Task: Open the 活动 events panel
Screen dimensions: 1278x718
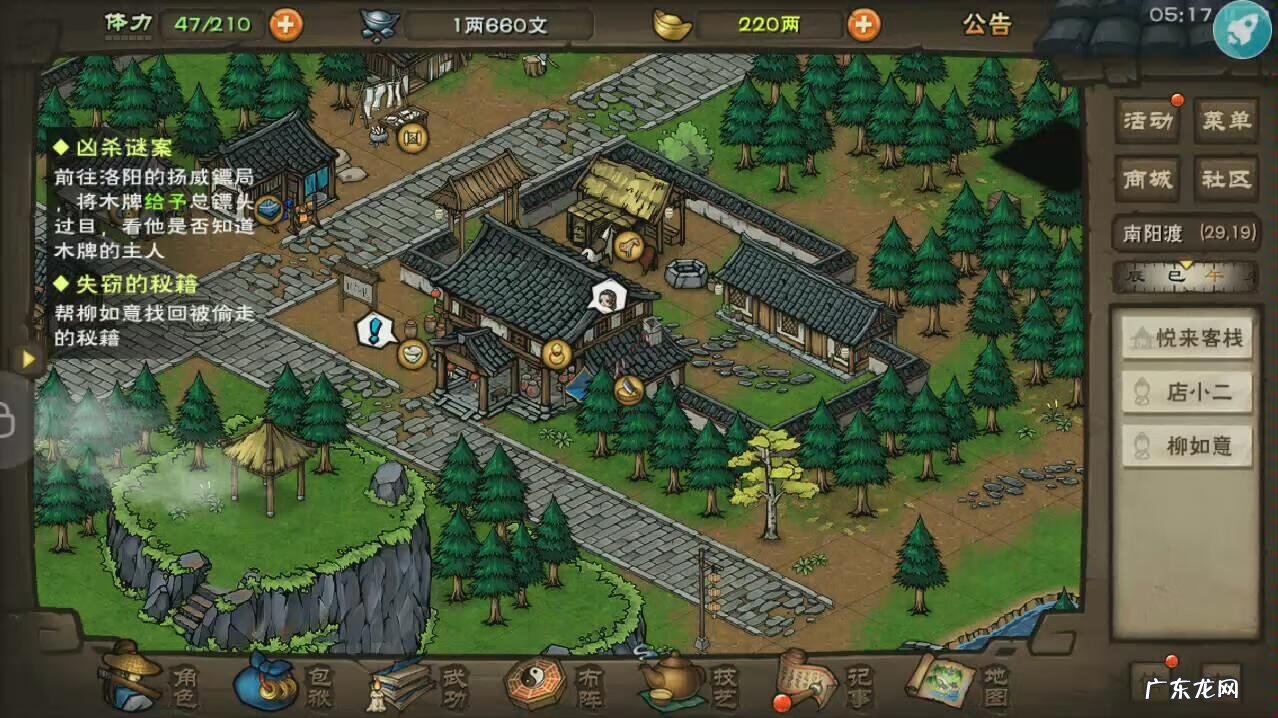Action: pyautogui.click(x=1147, y=122)
